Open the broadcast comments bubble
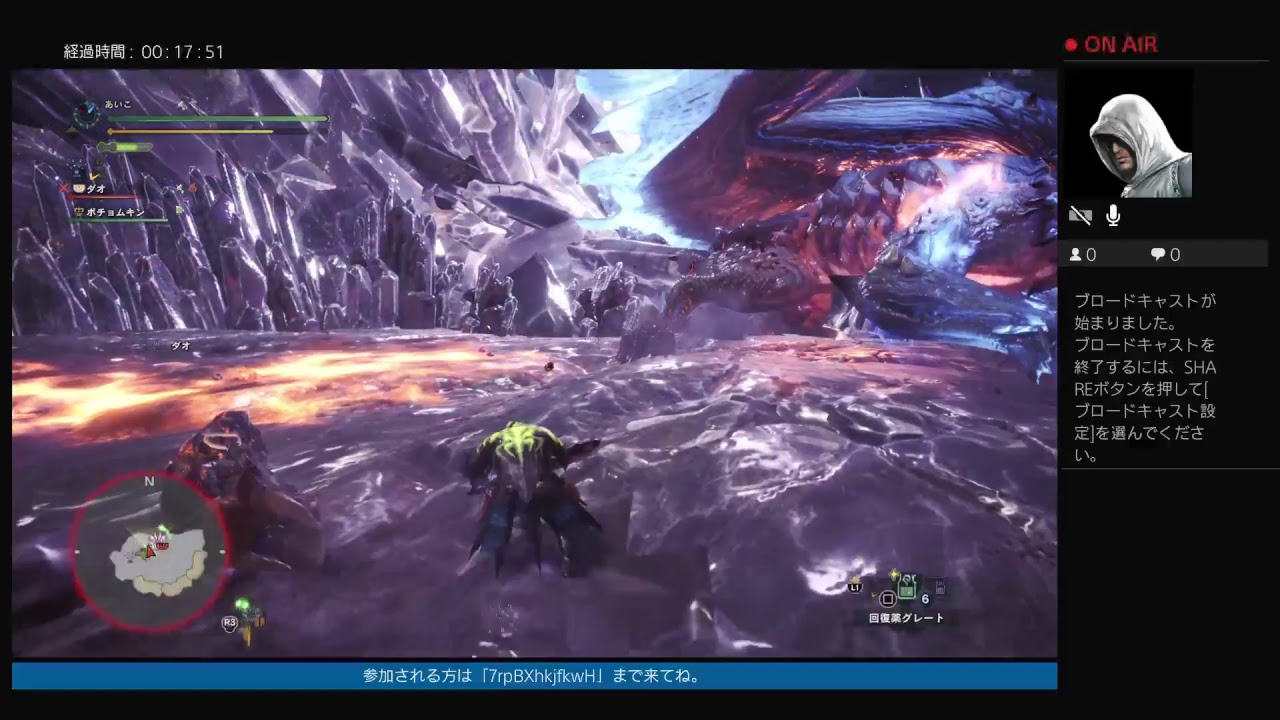The height and width of the screenshot is (720, 1280). [x=1165, y=255]
